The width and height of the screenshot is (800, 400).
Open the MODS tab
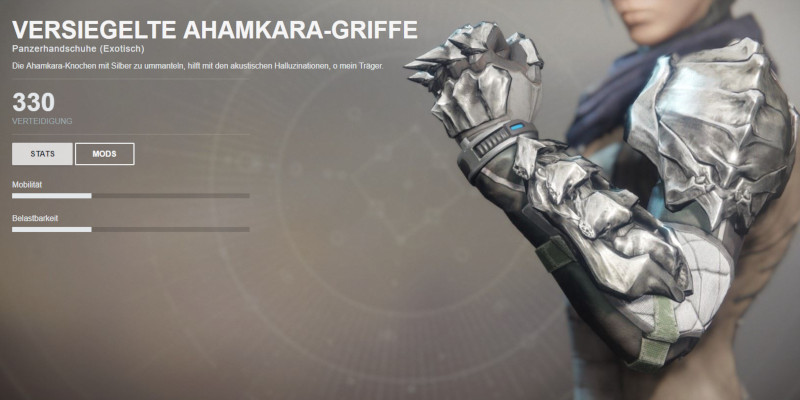(104, 154)
